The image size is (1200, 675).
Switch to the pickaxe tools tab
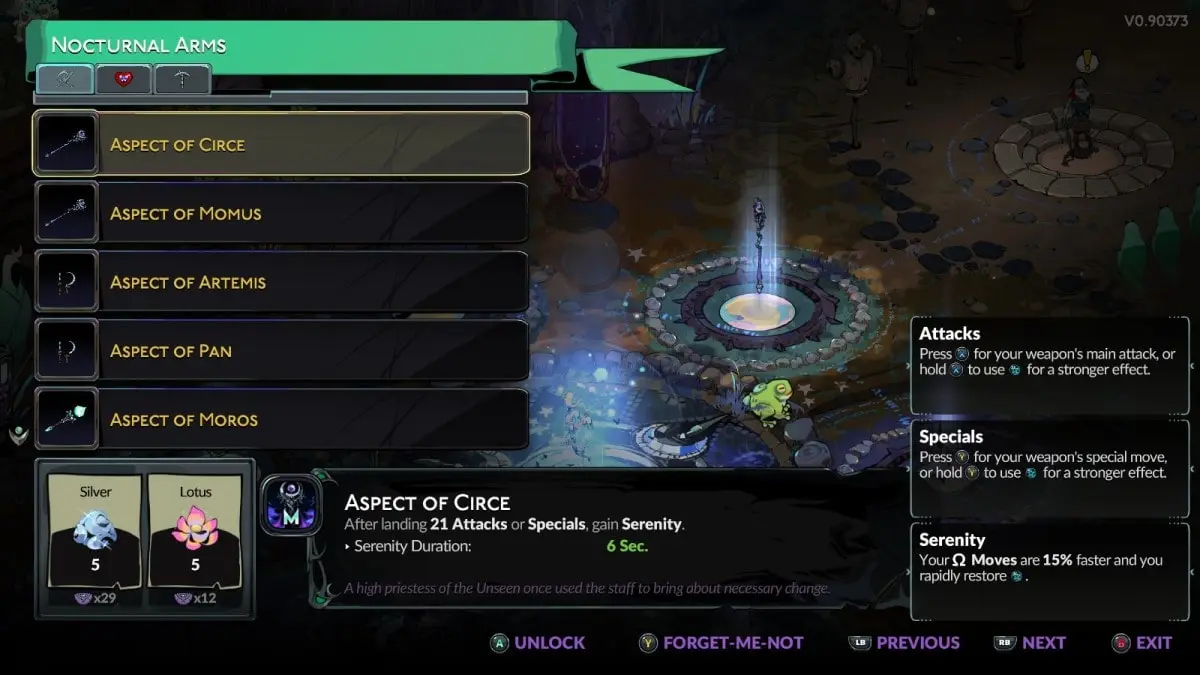coord(182,79)
